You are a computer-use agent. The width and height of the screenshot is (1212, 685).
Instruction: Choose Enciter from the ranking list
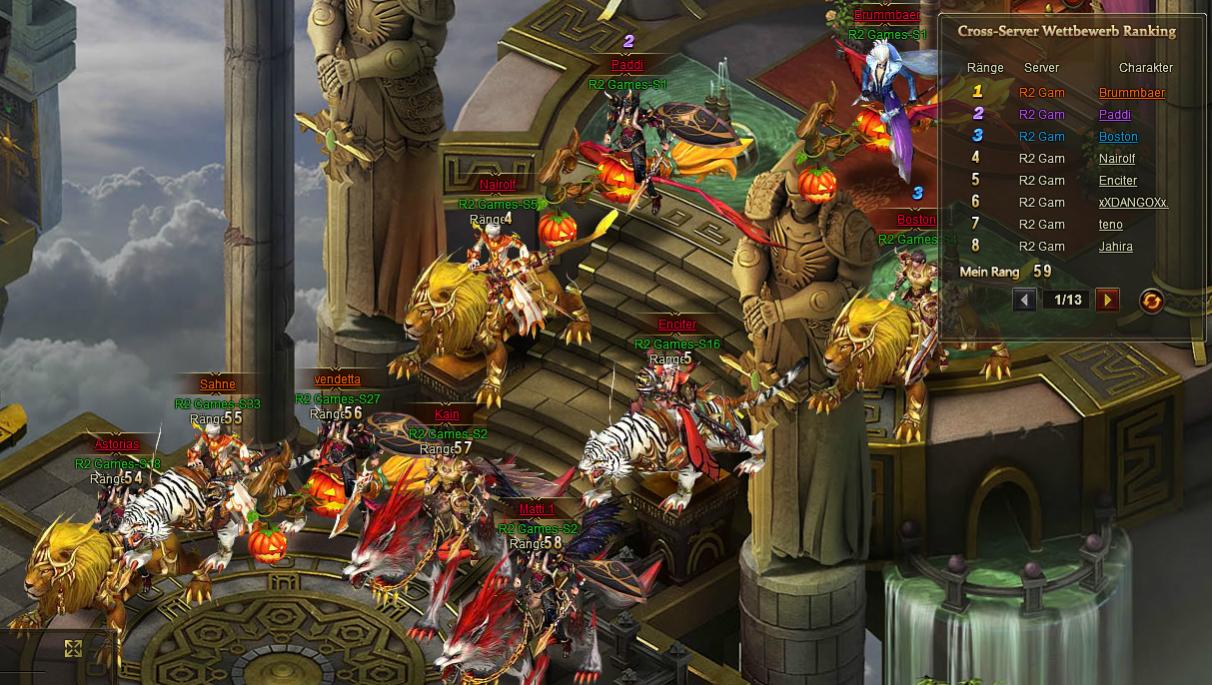point(1118,181)
